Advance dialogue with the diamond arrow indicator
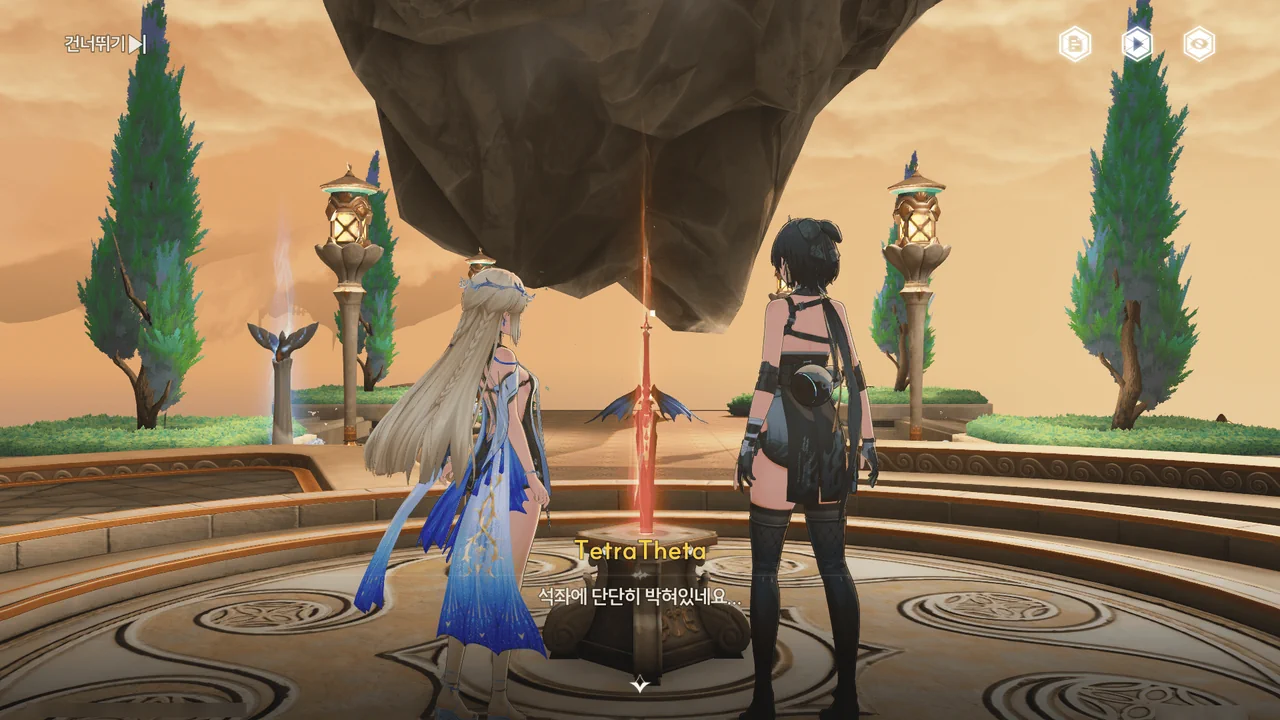1280x720 pixels. coord(640,684)
